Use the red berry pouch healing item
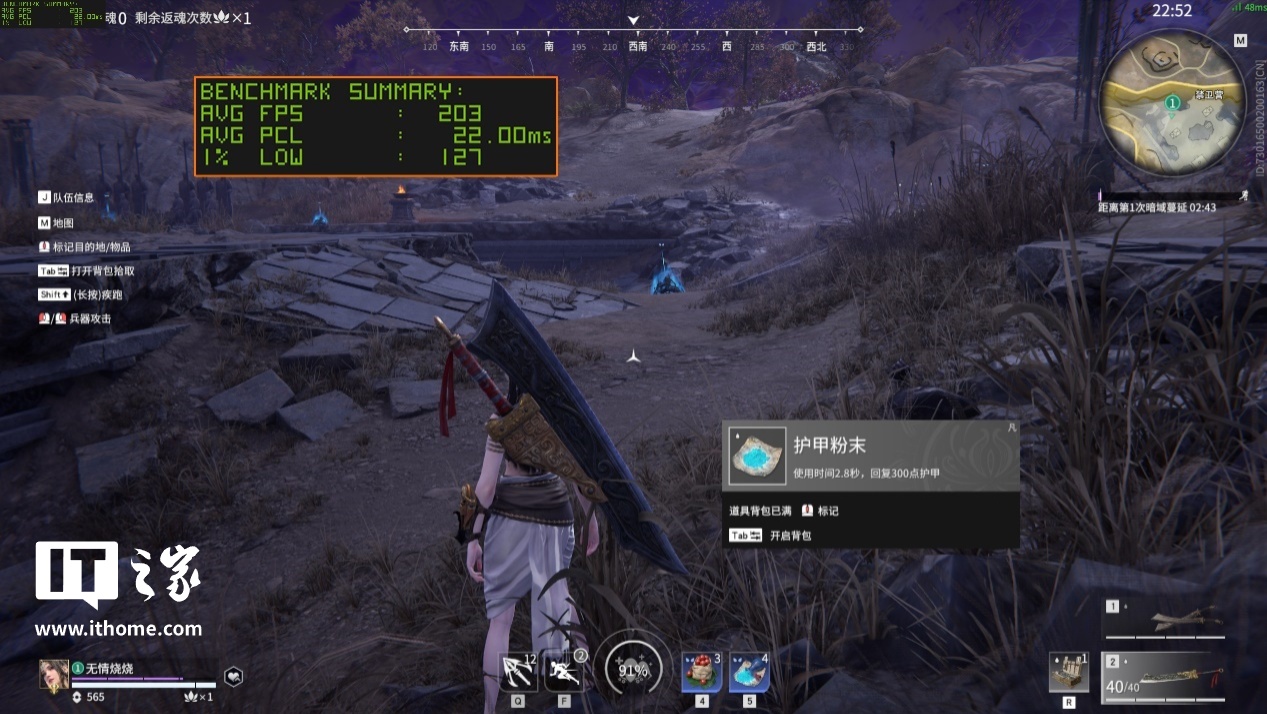Screen dimensions: 1267x714 pos(701,671)
